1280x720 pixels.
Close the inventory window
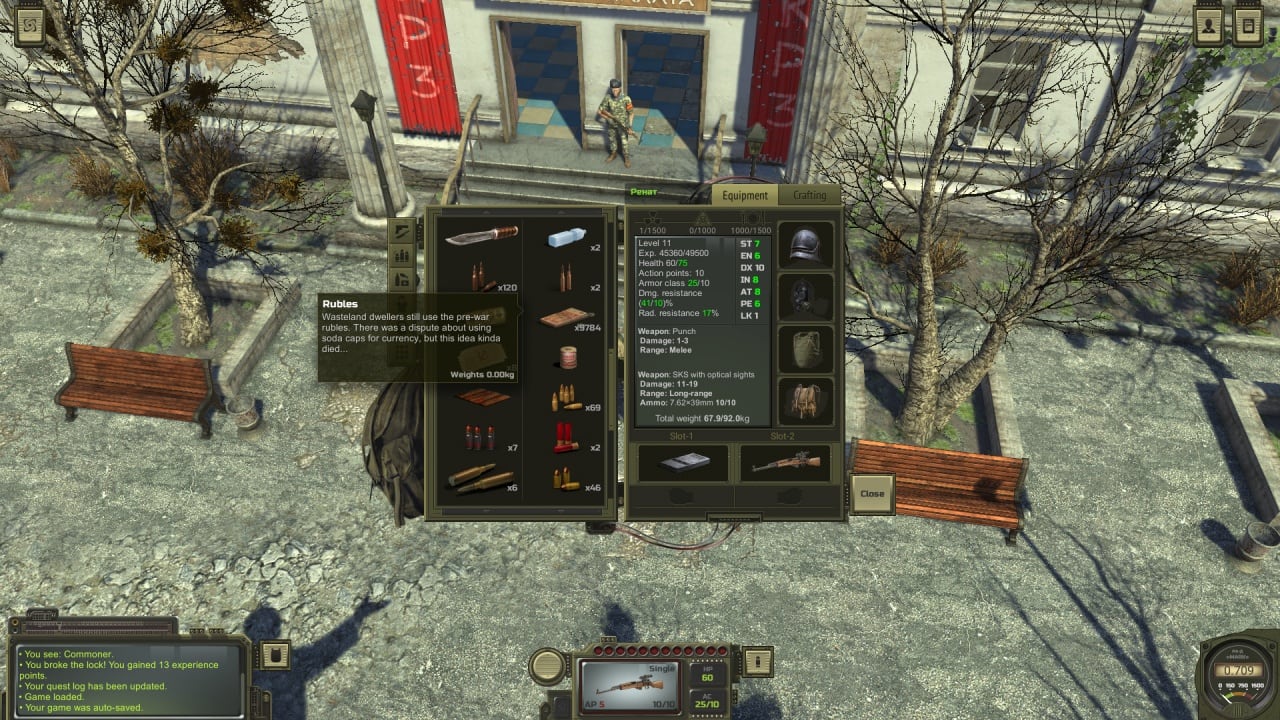coord(872,493)
